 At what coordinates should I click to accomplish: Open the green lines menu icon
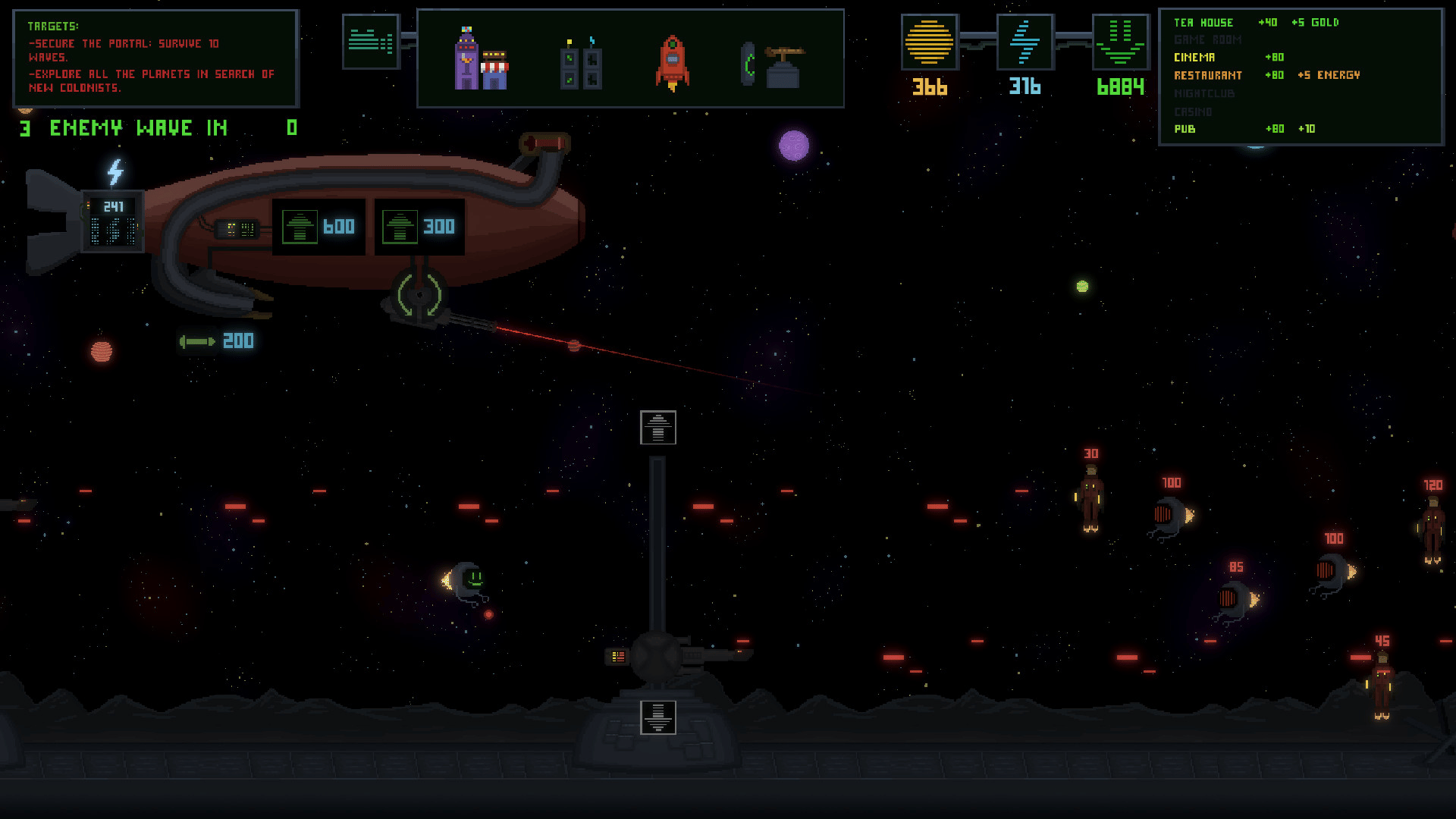click(x=370, y=42)
